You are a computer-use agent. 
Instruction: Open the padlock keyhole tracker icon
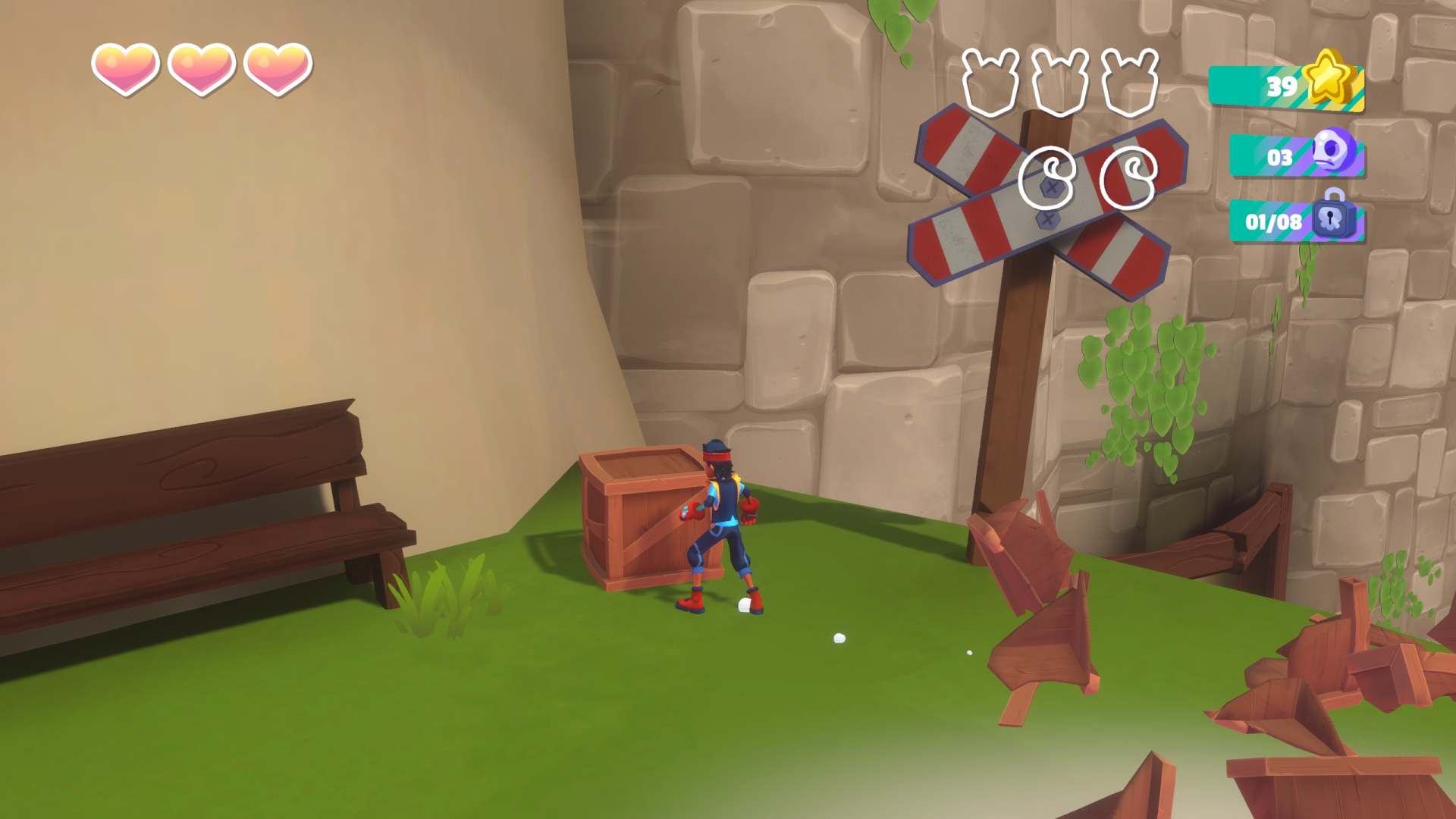tap(1332, 216)
